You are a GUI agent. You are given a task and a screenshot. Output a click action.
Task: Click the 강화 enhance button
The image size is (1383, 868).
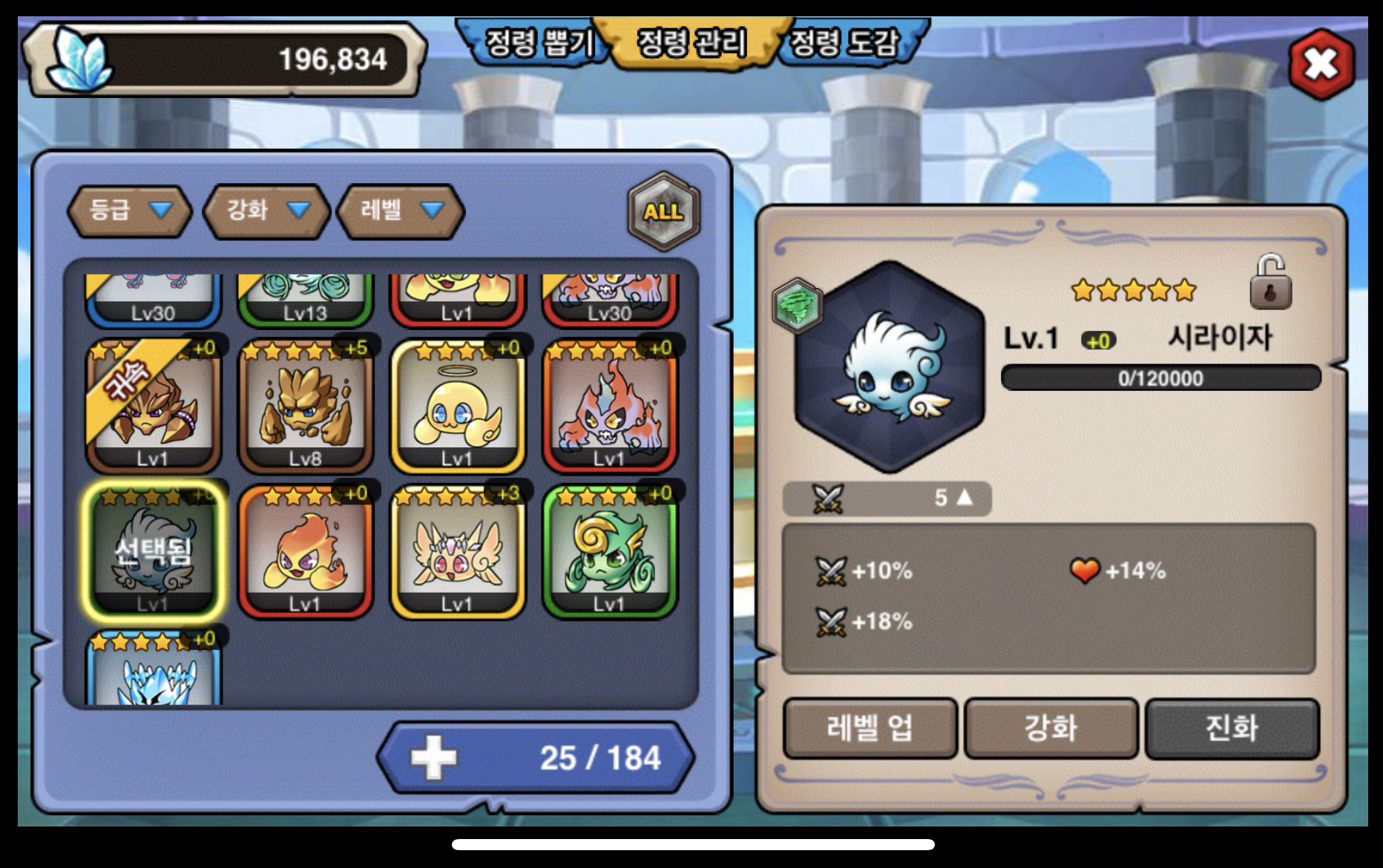click(1051, 729)
